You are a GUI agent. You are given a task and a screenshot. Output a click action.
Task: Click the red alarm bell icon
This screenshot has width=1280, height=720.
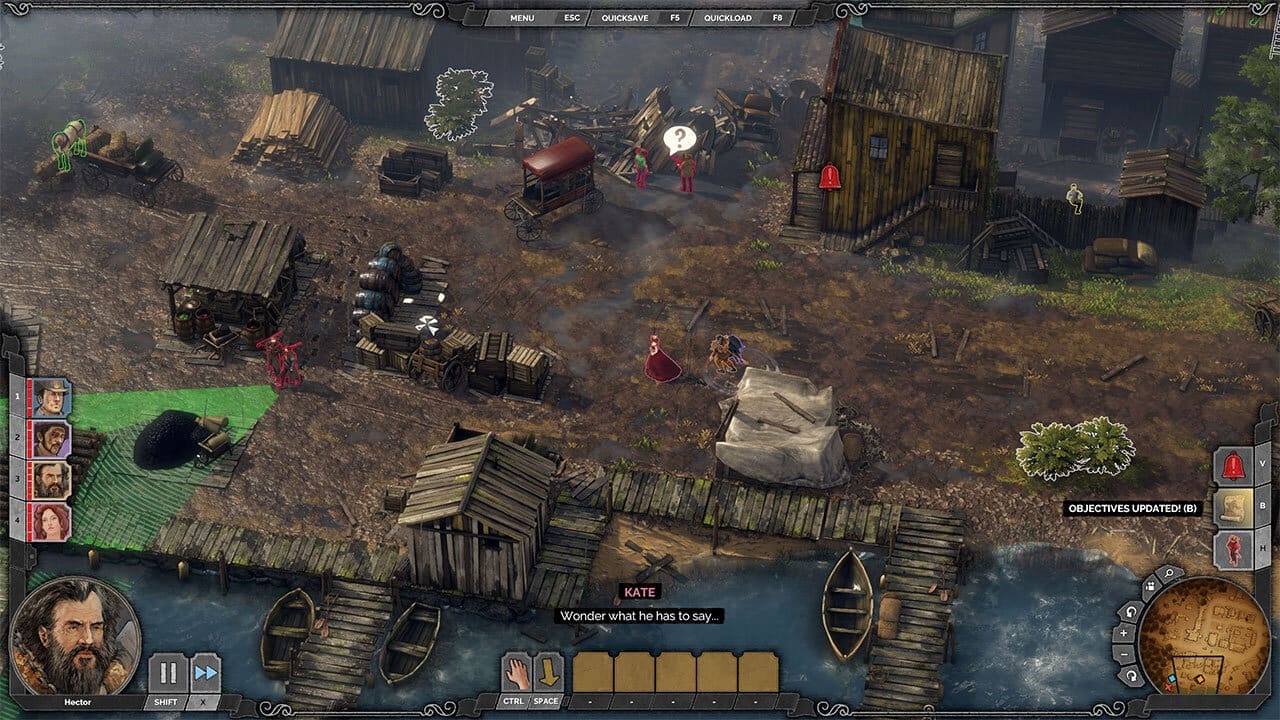(1233, 466)
